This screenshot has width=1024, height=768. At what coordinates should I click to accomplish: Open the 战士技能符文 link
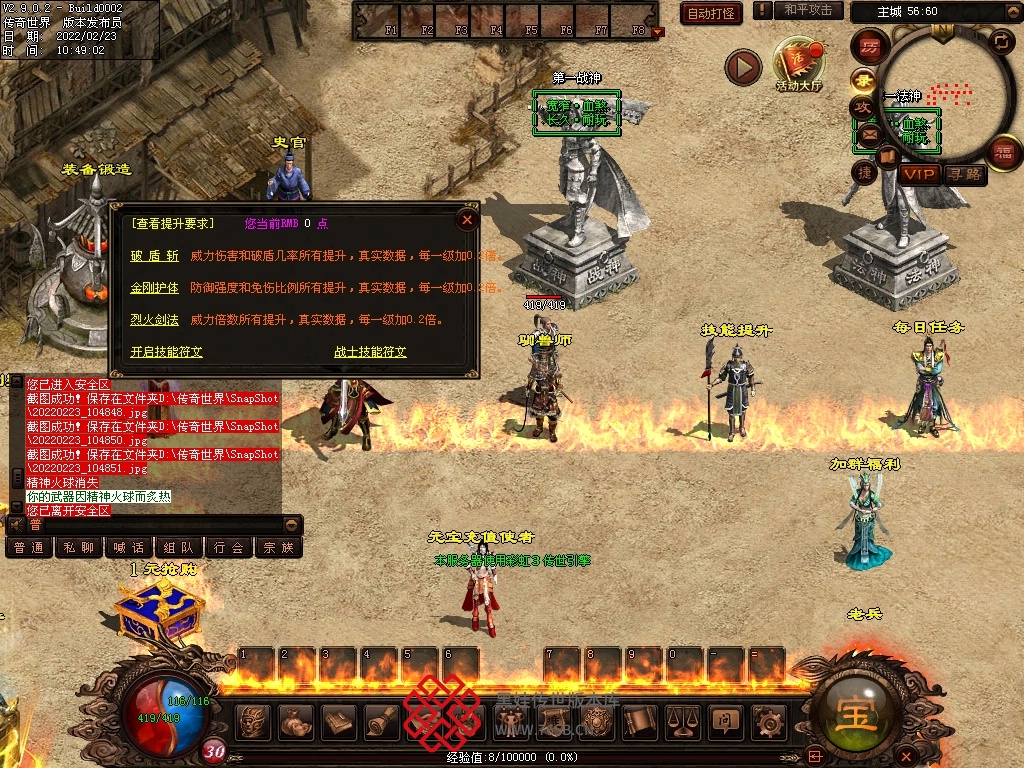(x=370, y=352)
